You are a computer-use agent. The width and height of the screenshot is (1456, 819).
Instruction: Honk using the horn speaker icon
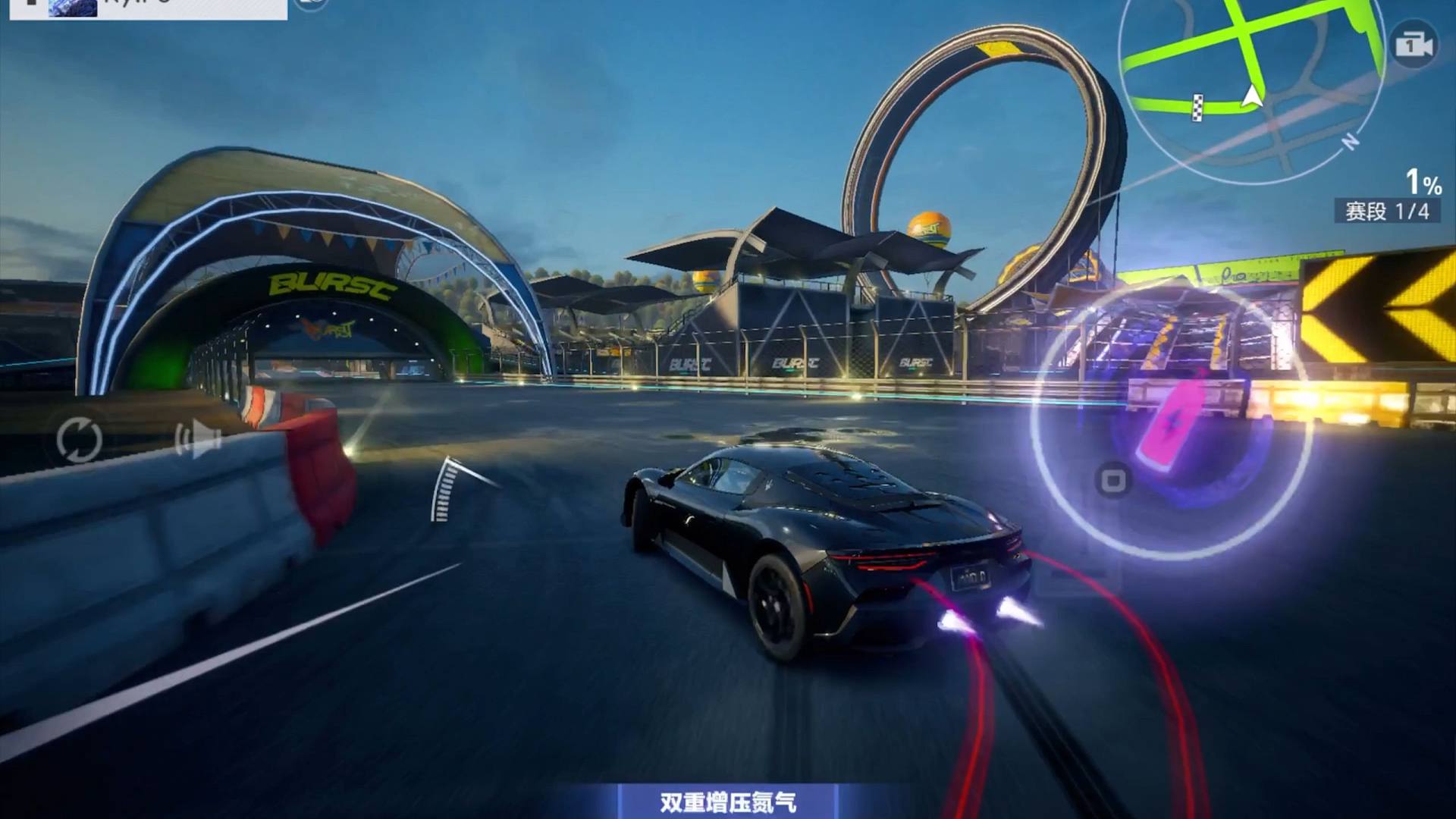(197, 439)
